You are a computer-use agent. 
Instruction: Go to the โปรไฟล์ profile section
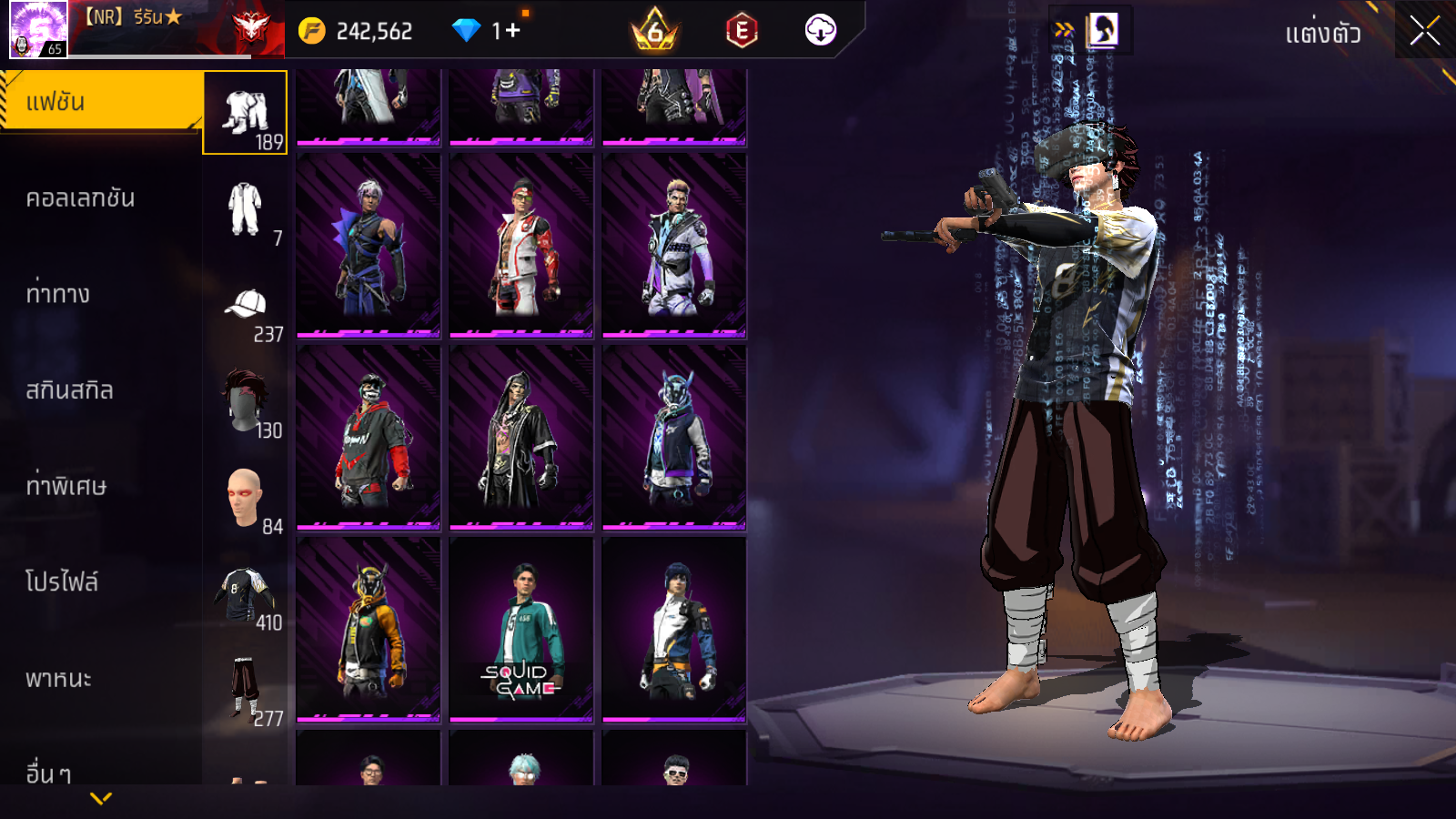pyautogui.click(x=62, y=582)
